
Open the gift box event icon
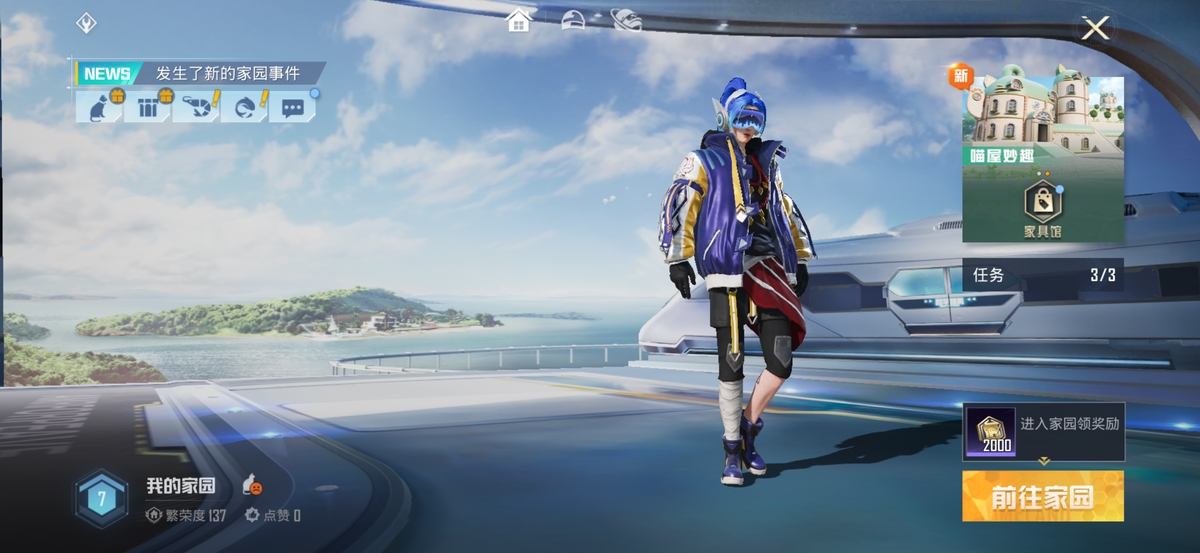(148, 106)
